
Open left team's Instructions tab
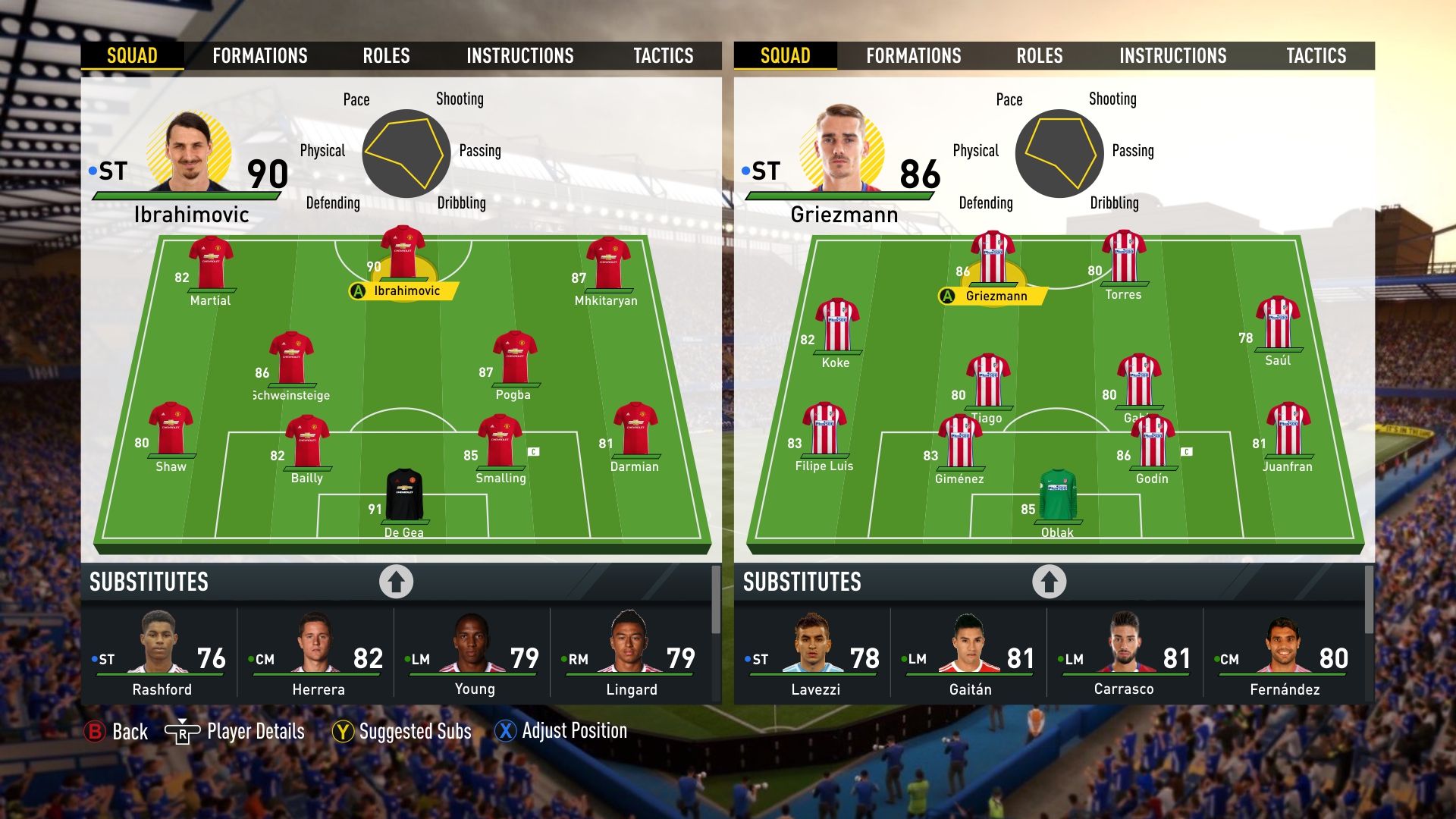pyautogui.click(x=519, y=56)
